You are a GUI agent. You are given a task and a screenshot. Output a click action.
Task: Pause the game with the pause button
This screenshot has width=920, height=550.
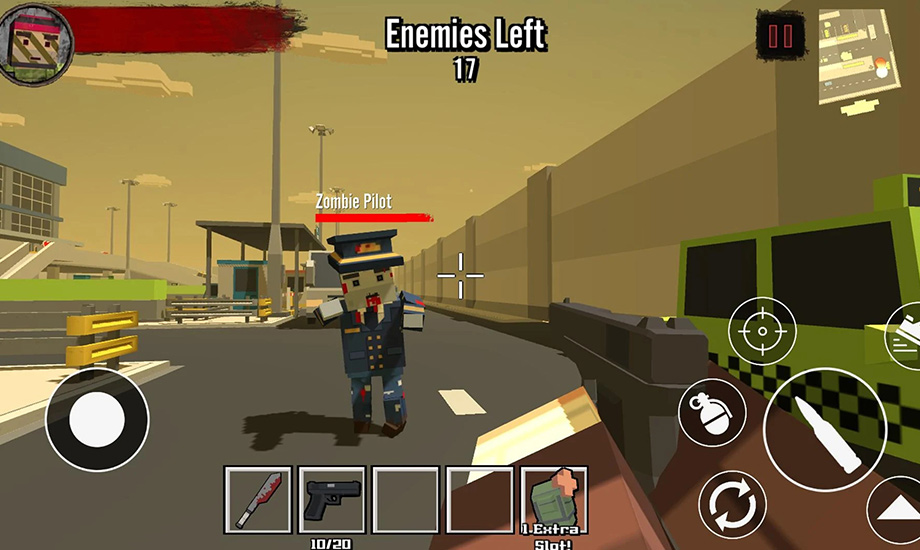click(x=779, y=38)
